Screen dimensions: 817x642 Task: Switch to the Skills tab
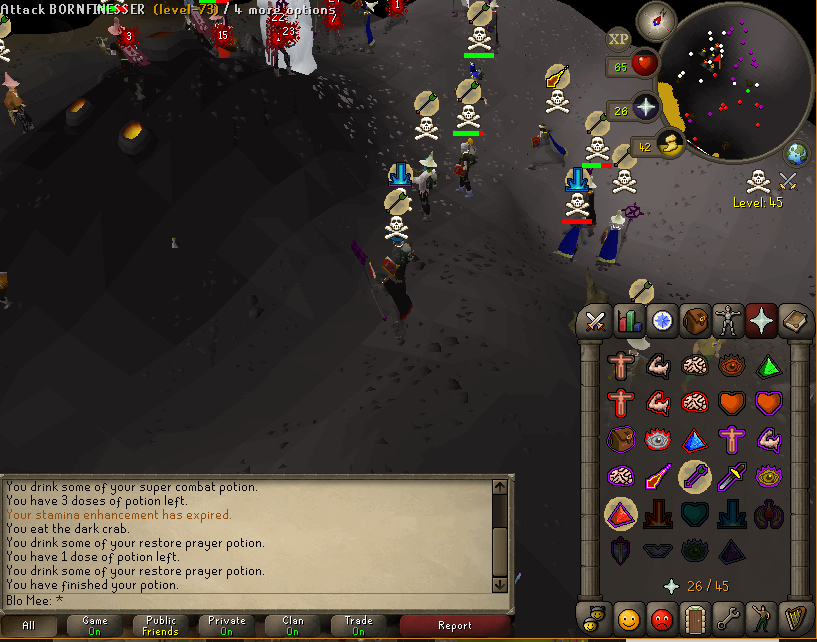[629, 322]
